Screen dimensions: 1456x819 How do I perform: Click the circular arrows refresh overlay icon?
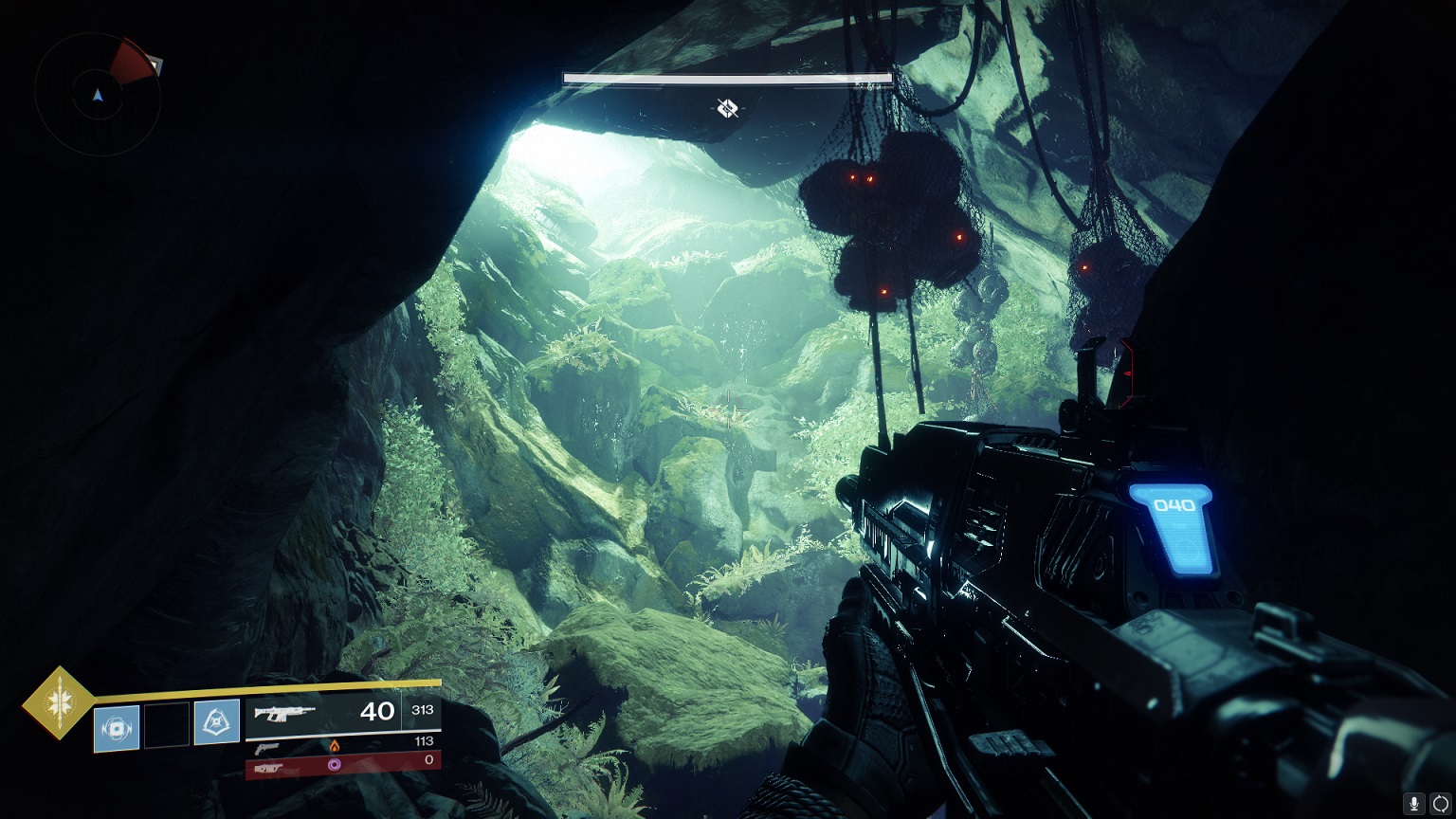(x=1441, y=804)
